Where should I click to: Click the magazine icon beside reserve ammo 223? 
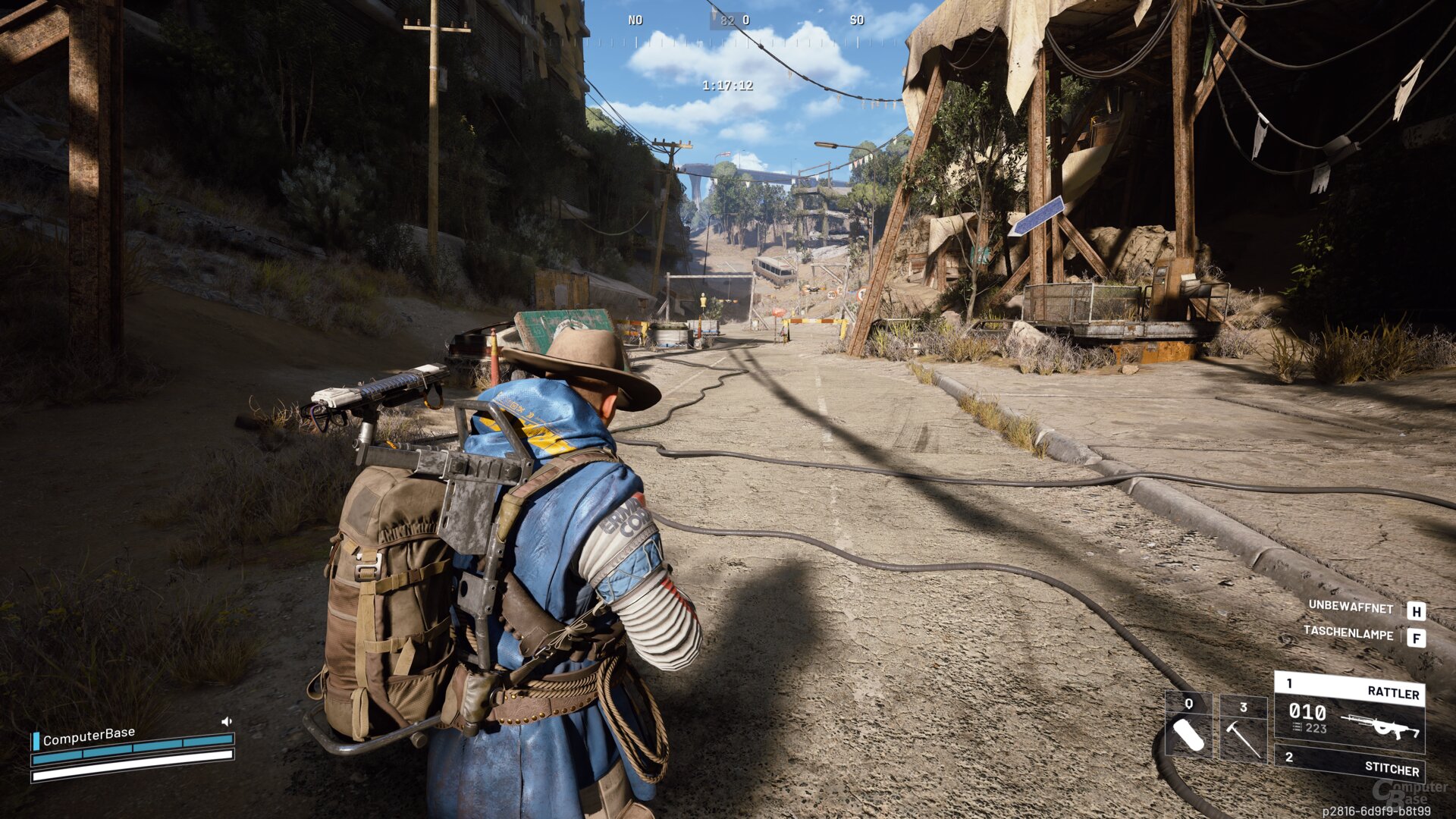pos(1298,726)
